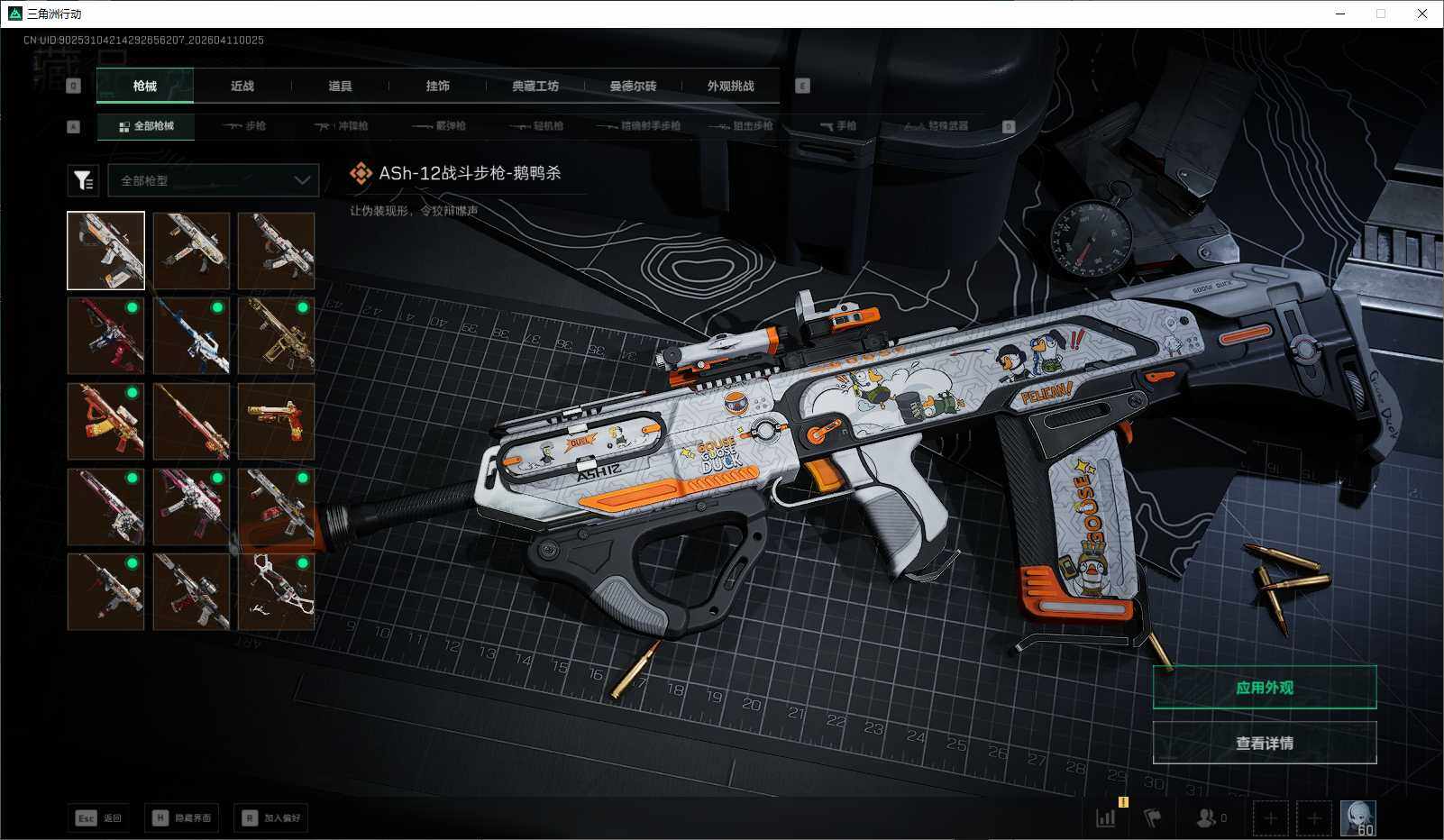Apply the skin with 应用外观 button

[x=1264, y=688]
